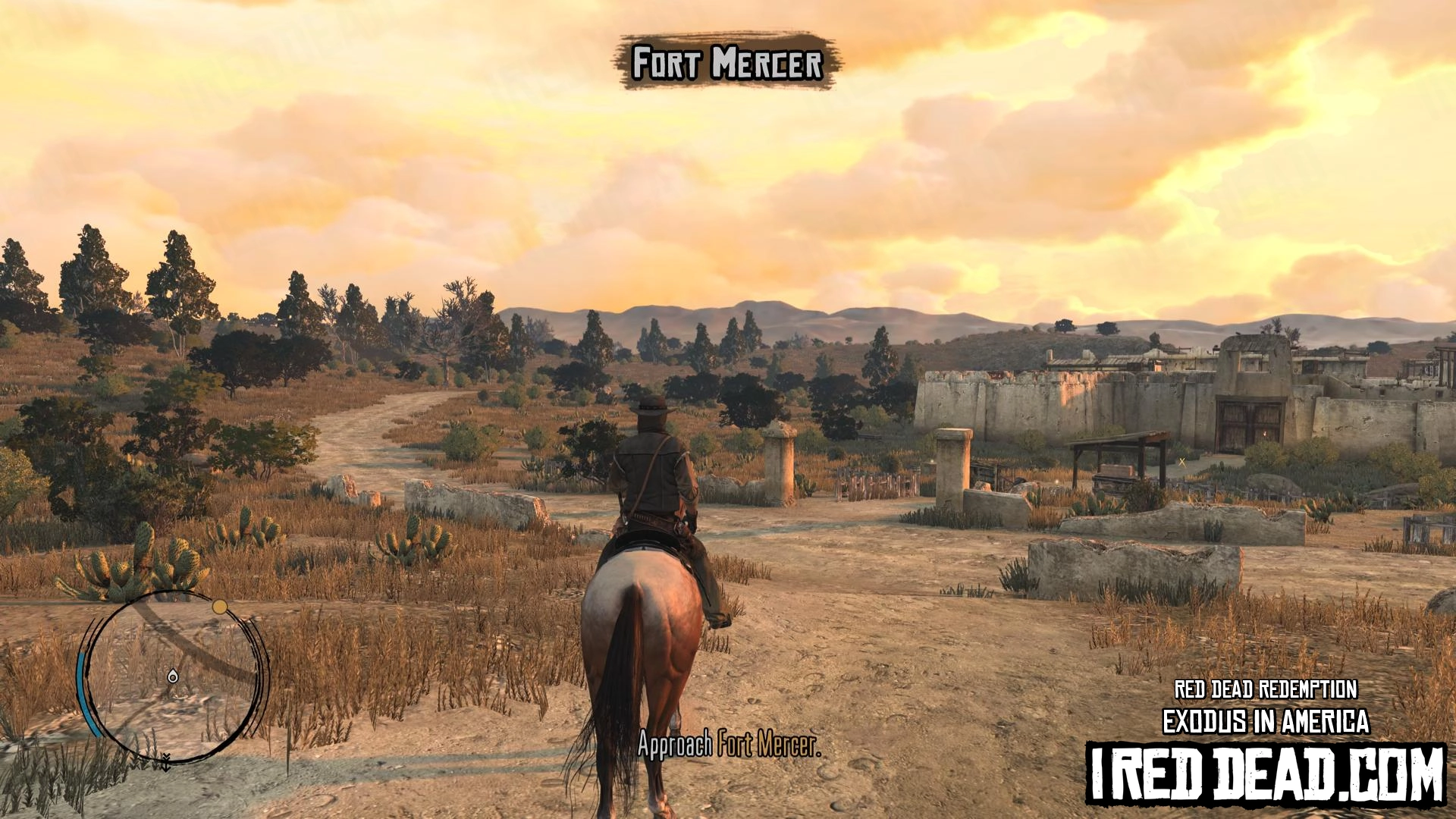Select the yellow objective blip on minimap
Screen dimensions: 1456x819
click(x=219, y=607)
